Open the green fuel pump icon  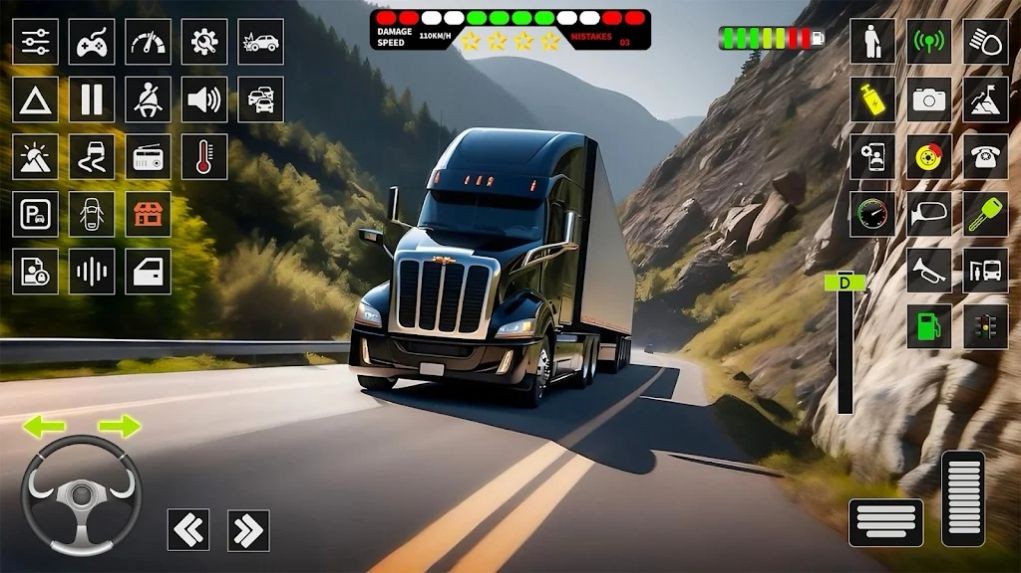tap(929, 327)
